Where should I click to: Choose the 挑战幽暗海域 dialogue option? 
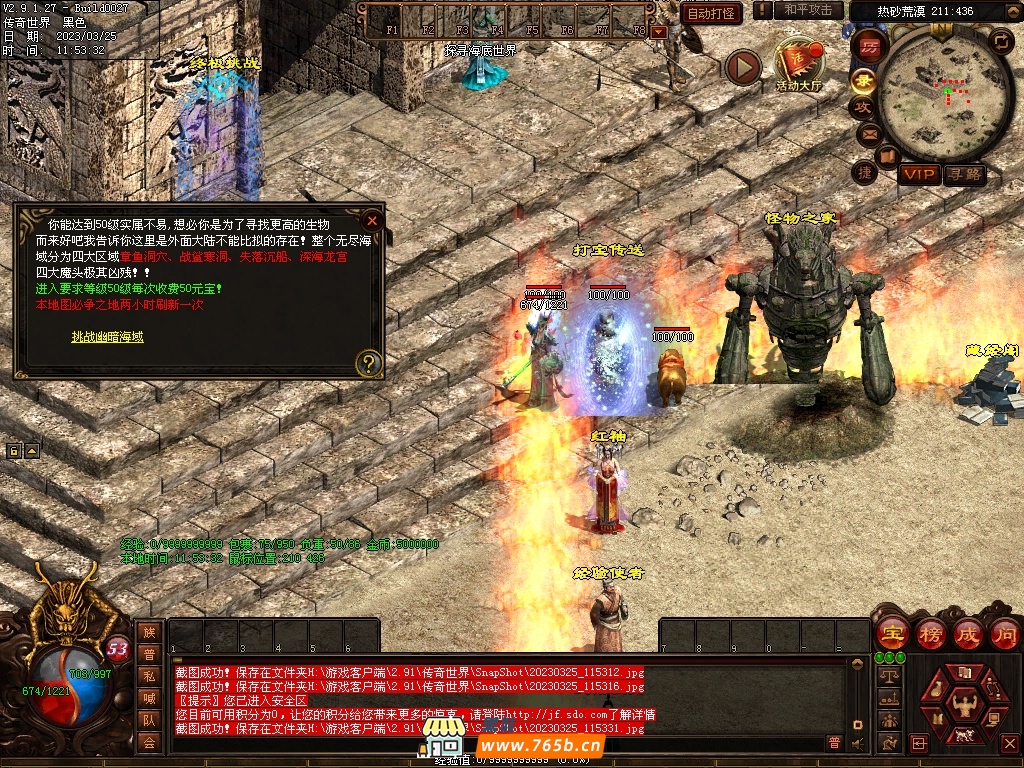pos(107,337)
